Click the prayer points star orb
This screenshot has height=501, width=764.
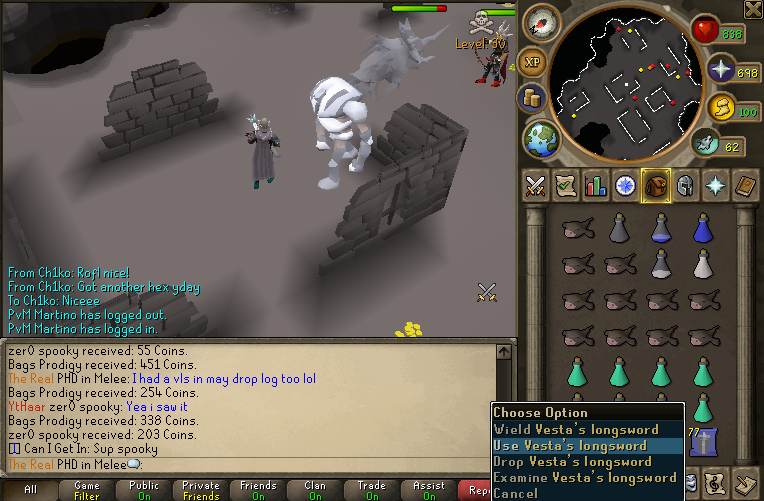(x=720, y=69)
